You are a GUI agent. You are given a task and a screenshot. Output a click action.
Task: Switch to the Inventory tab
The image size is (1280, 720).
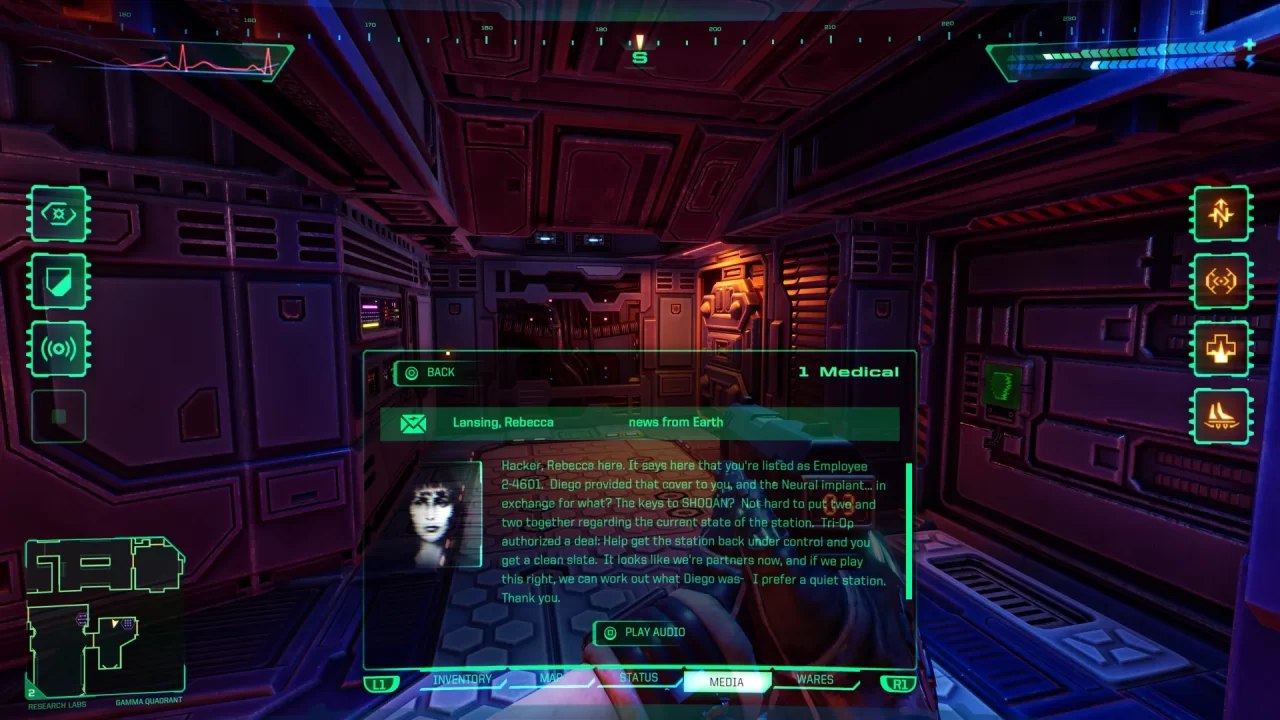(462, 680)
